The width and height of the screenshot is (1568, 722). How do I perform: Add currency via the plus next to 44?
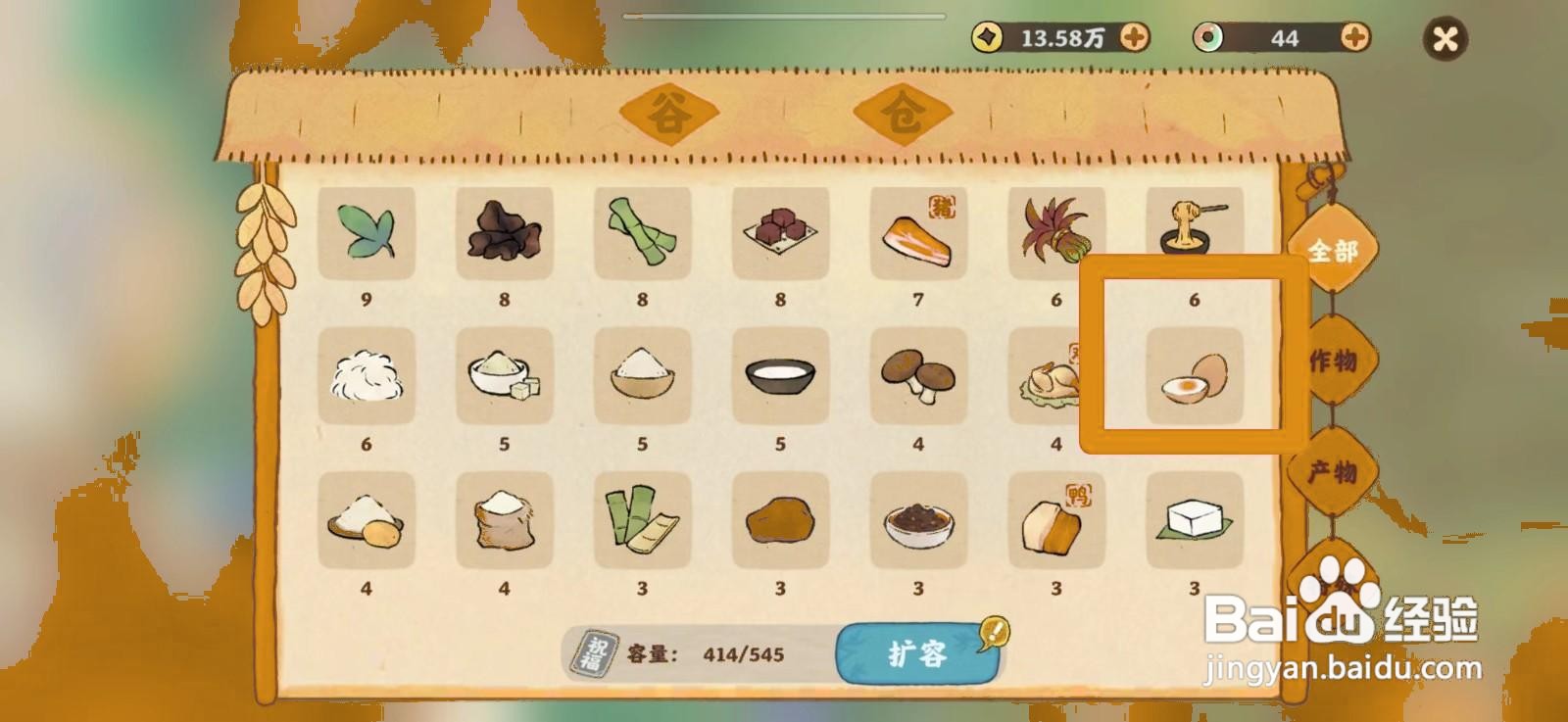1353,37
